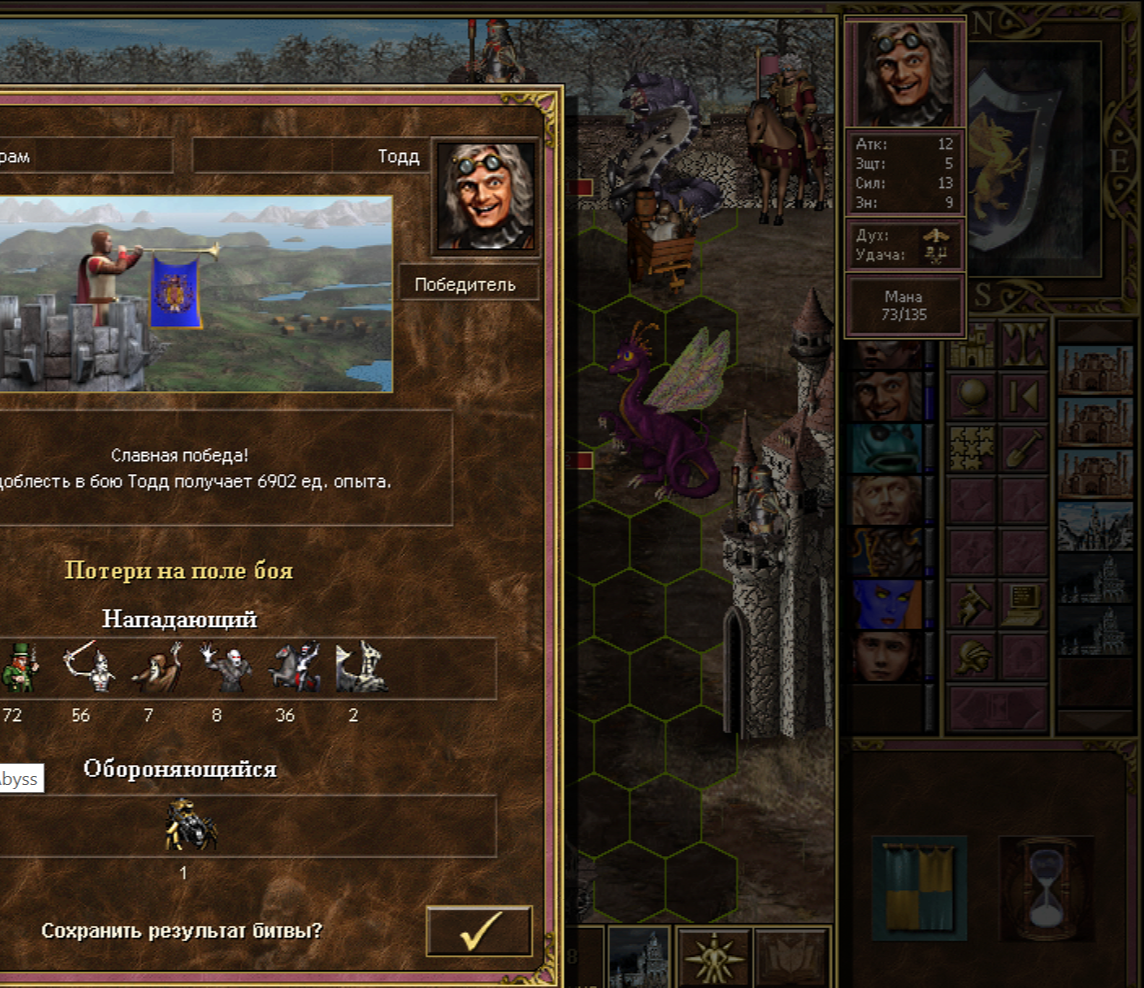This screenshot has height=988, width=1144.
Task: Select the blond-haired hero portrait in the list
Action: pyautogui.click(x=886, y=500)
